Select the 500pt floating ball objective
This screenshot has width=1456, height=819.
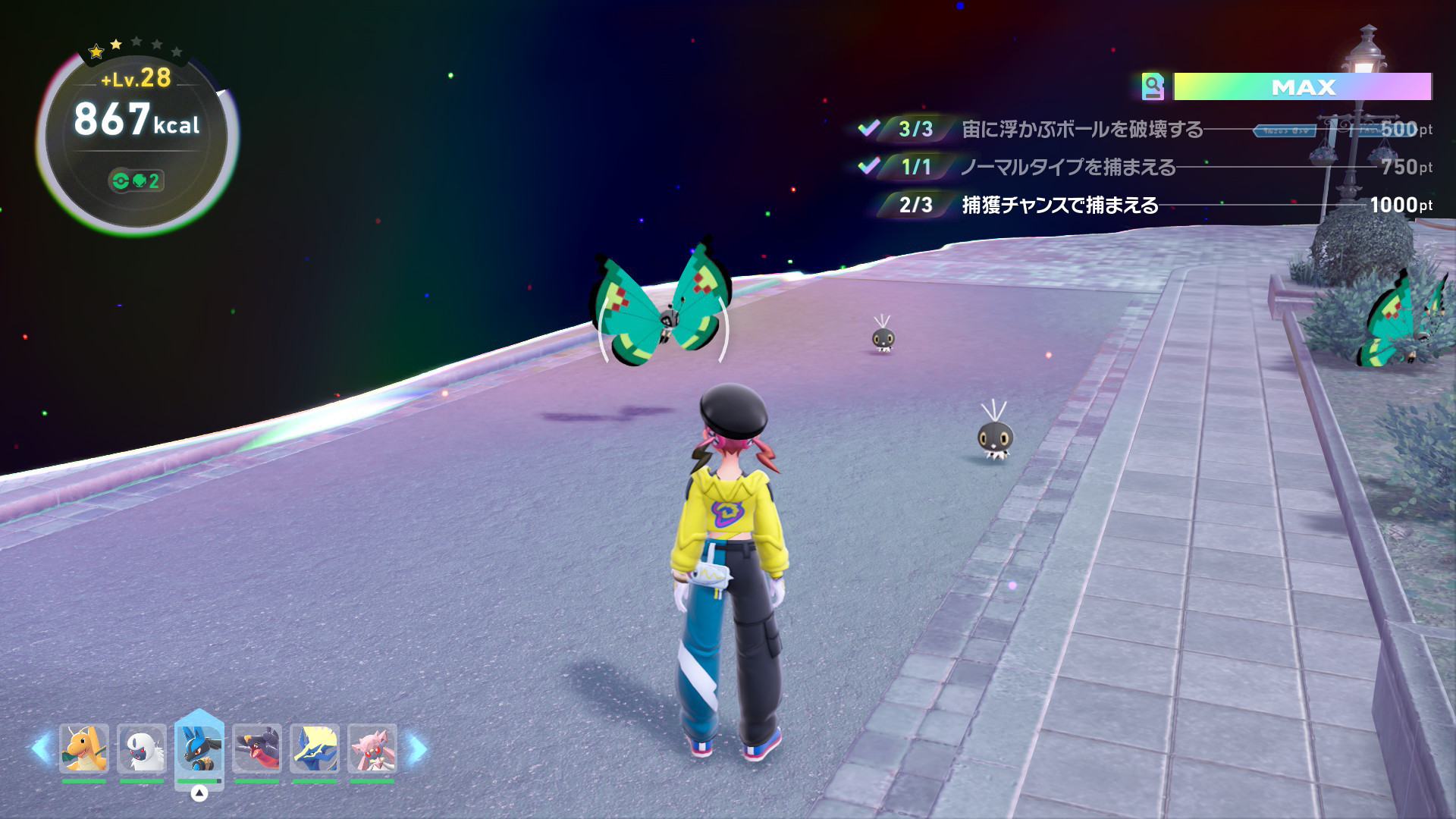[1081, 130]
